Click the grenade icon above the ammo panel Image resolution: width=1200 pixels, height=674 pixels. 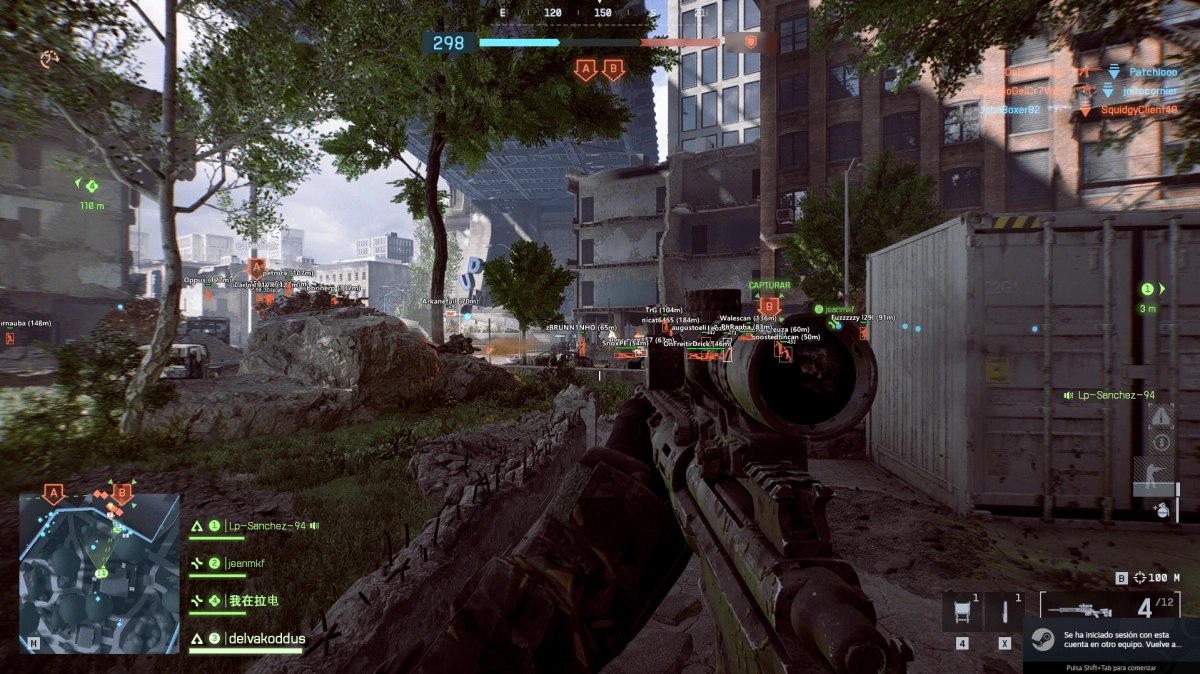pyautogui.click(x=1159, y=509)
